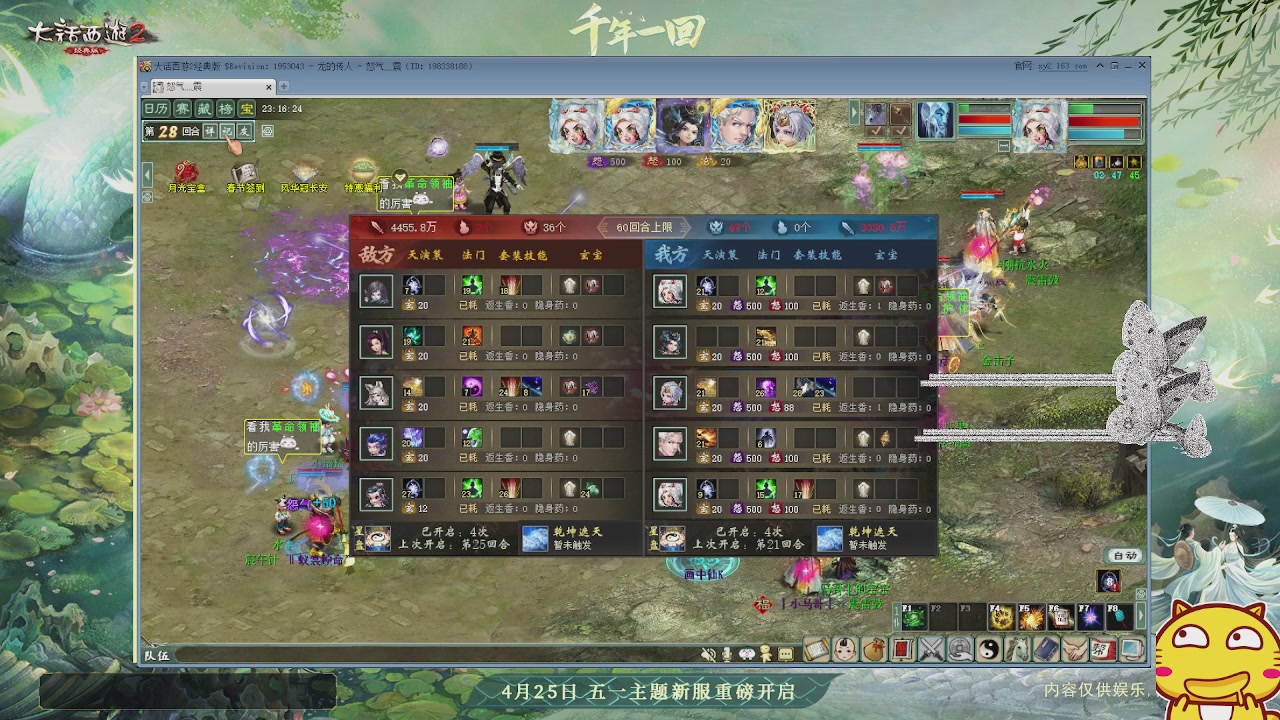Expand more skill slots with the right arrow

1140,613
